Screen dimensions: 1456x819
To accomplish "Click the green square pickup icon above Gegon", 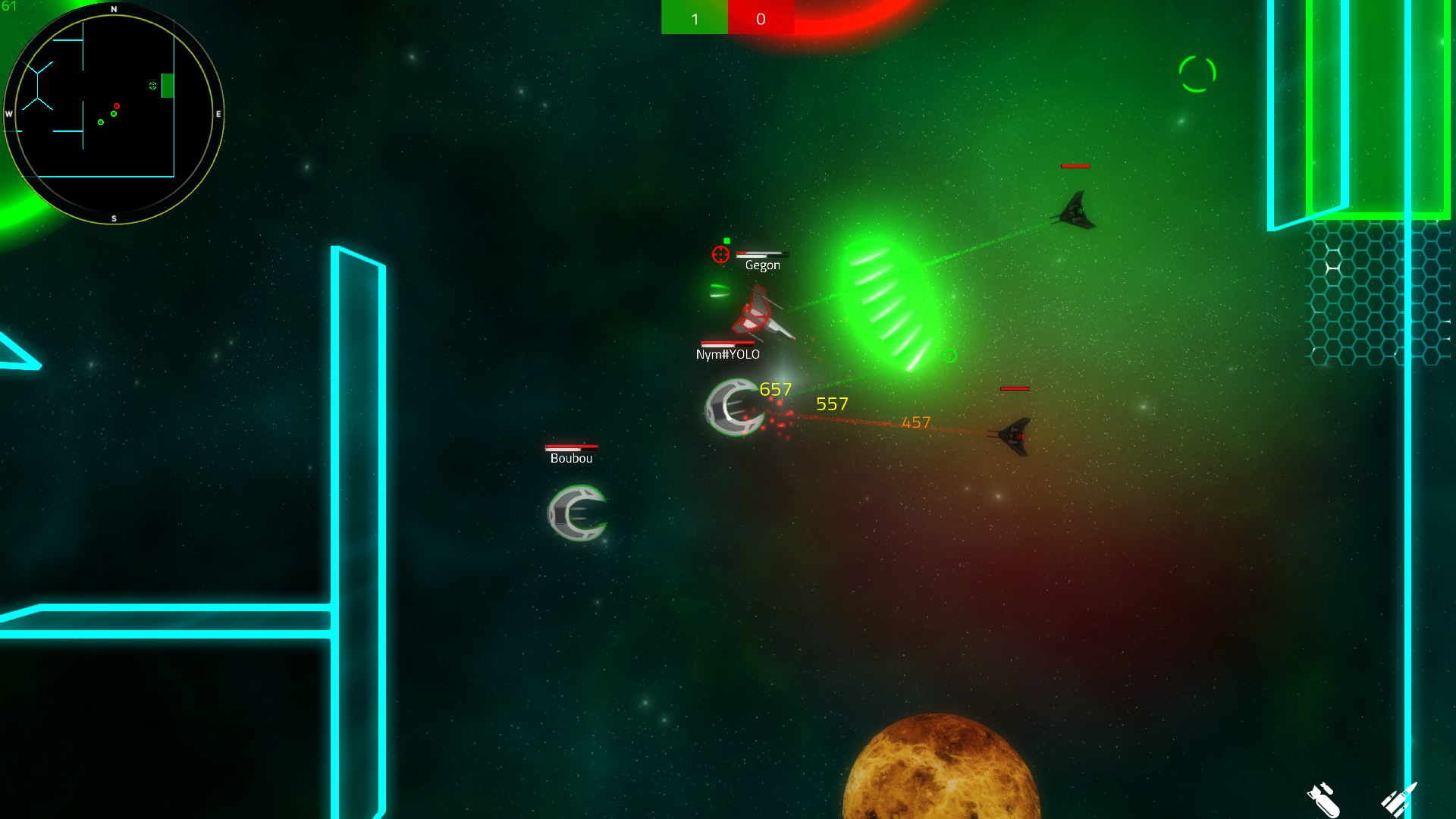I will pos(727,240).
